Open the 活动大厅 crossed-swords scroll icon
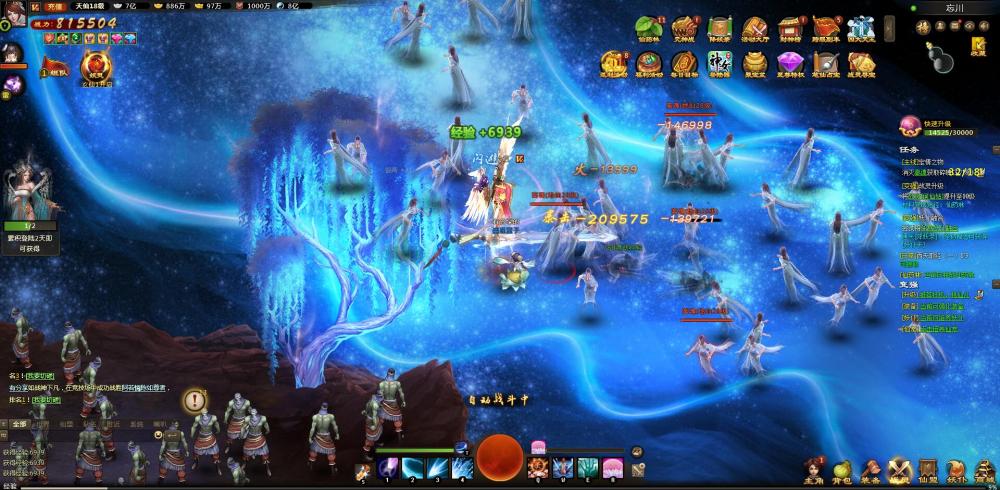1000x490 pixels. [x=755, y=28]
